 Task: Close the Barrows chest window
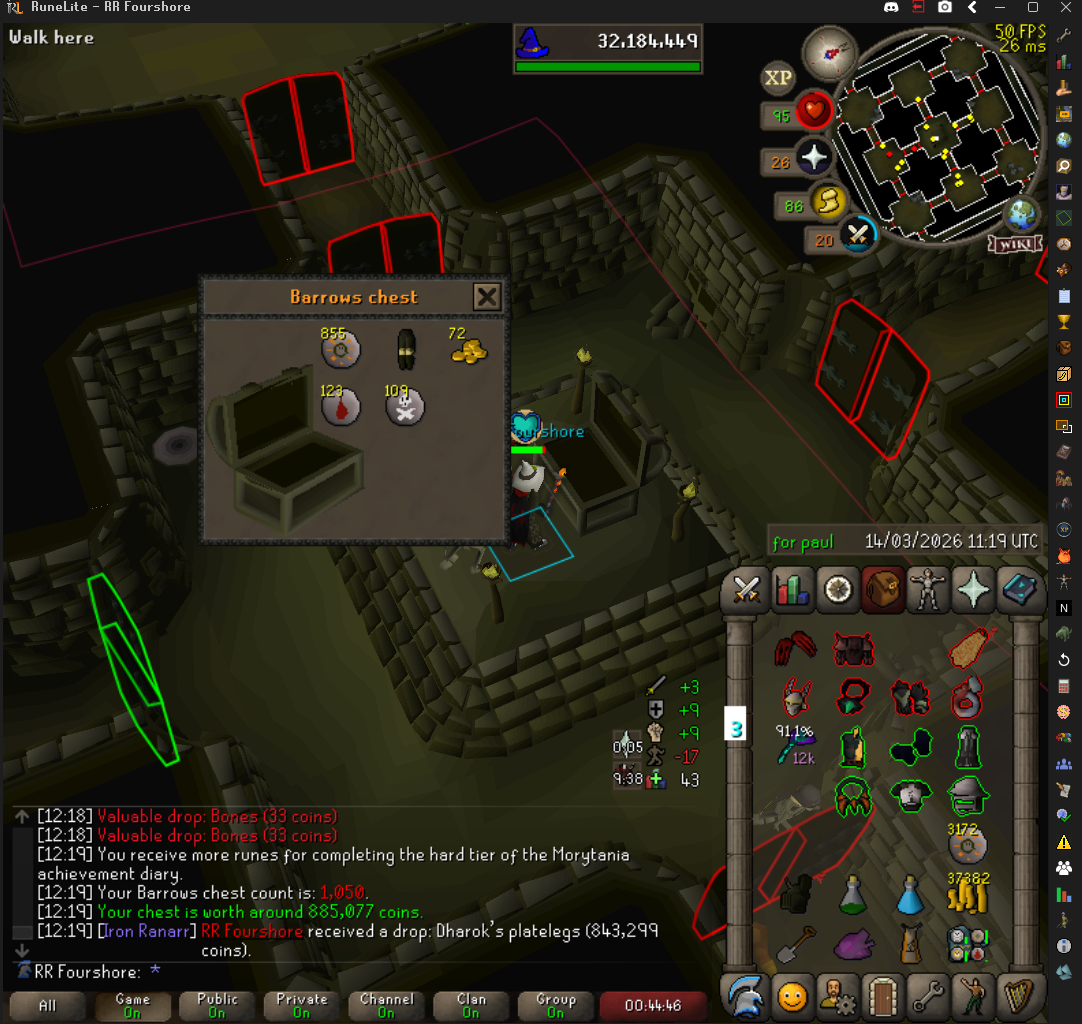487,297
